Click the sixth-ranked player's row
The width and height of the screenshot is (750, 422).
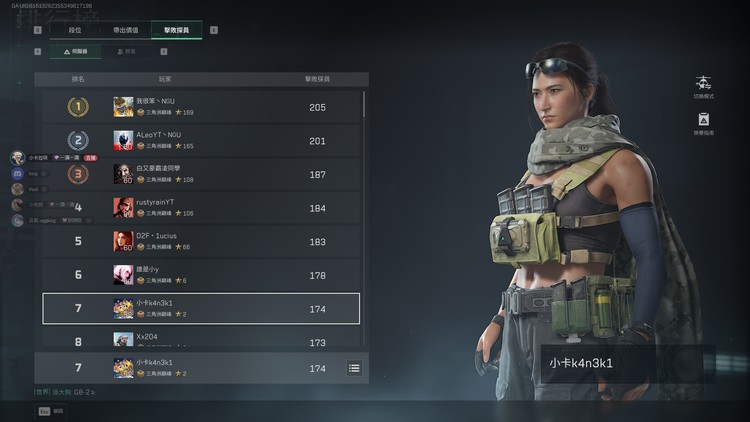click(200, 275)
